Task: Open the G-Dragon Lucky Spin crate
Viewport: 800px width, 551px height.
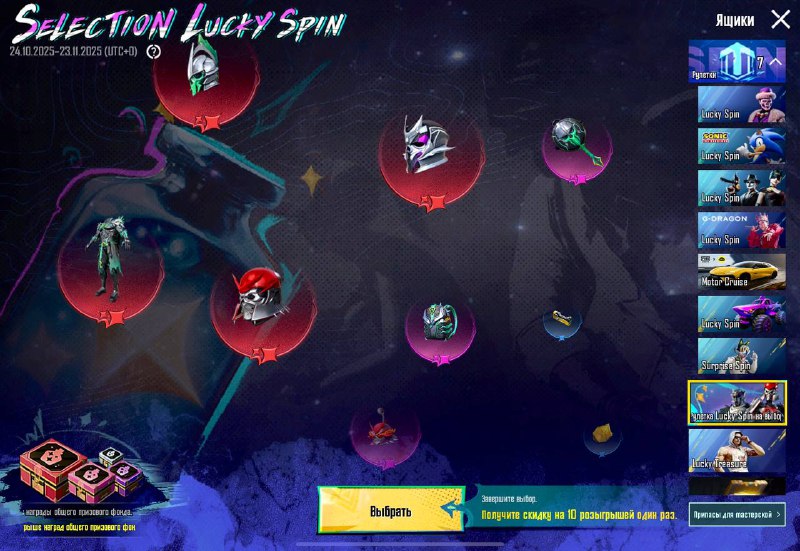Action: point(741,230)
